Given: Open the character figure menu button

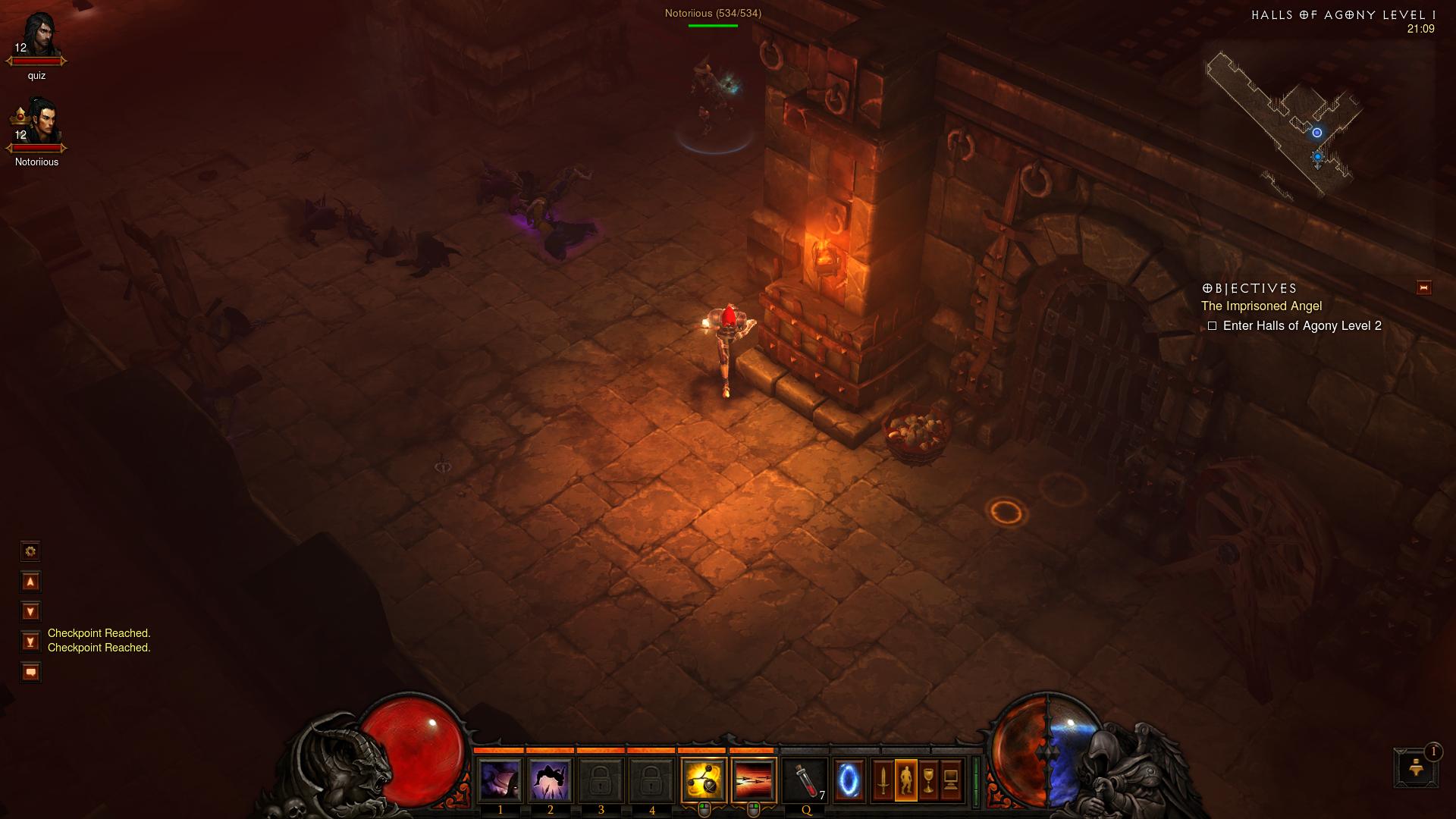Looking at the screenshot, I should click(905, 780).
